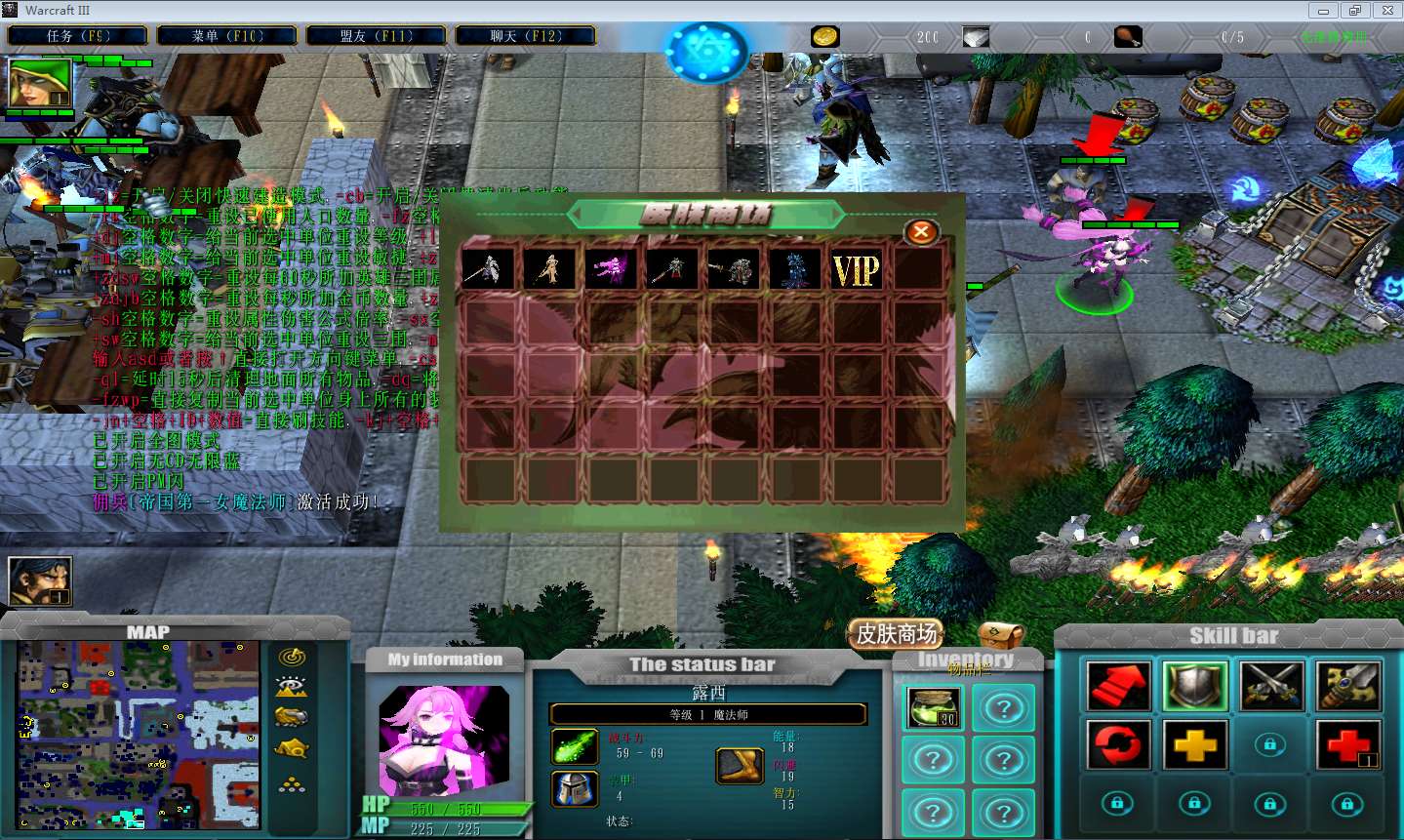Select the crossed swords attack skill
The height and width of the screenshot is (840, 1404).
pyautogui.click(x=1271, y=686)
